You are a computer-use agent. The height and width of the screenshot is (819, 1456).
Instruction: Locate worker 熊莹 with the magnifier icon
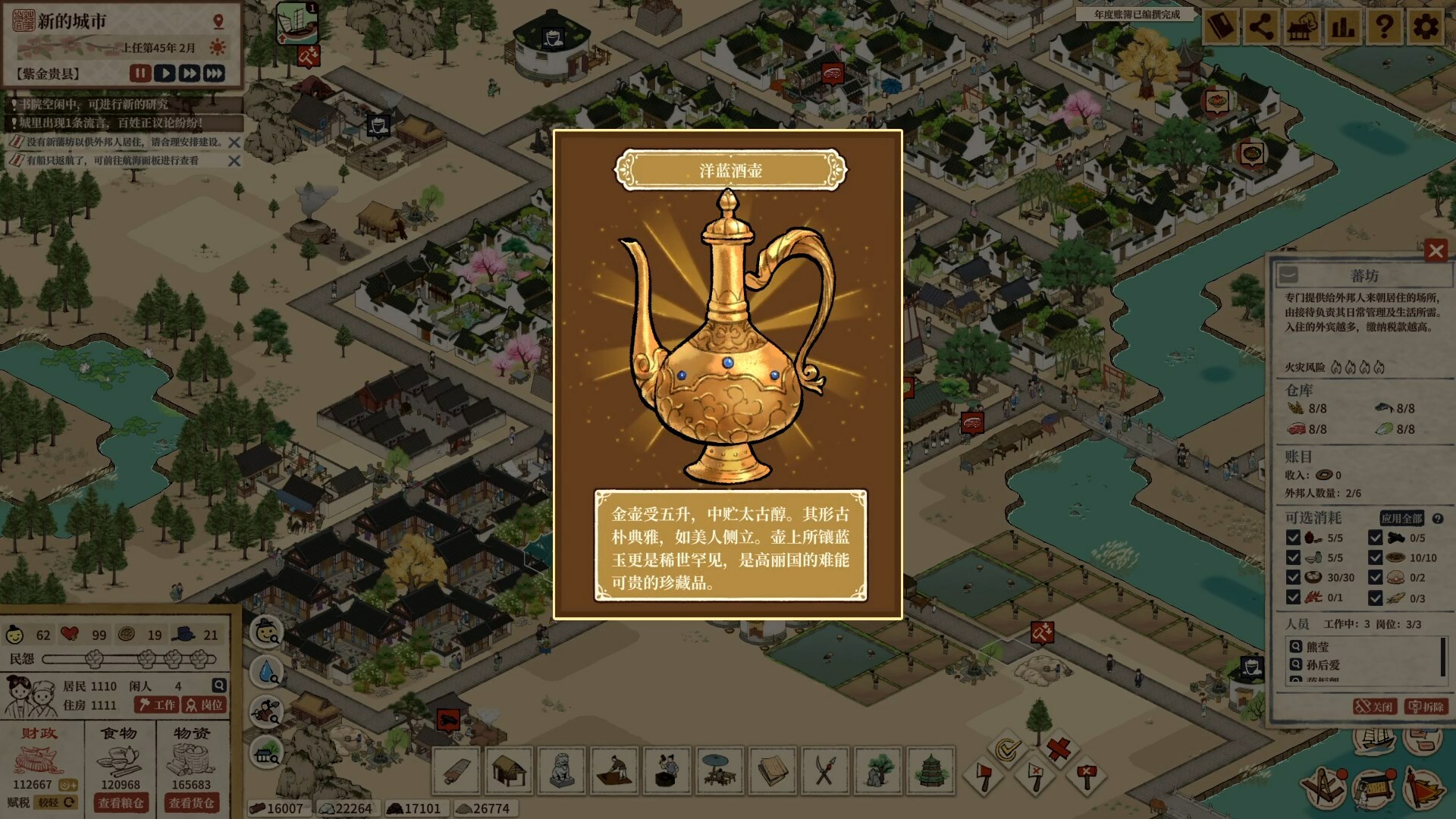coord(1297,647)
